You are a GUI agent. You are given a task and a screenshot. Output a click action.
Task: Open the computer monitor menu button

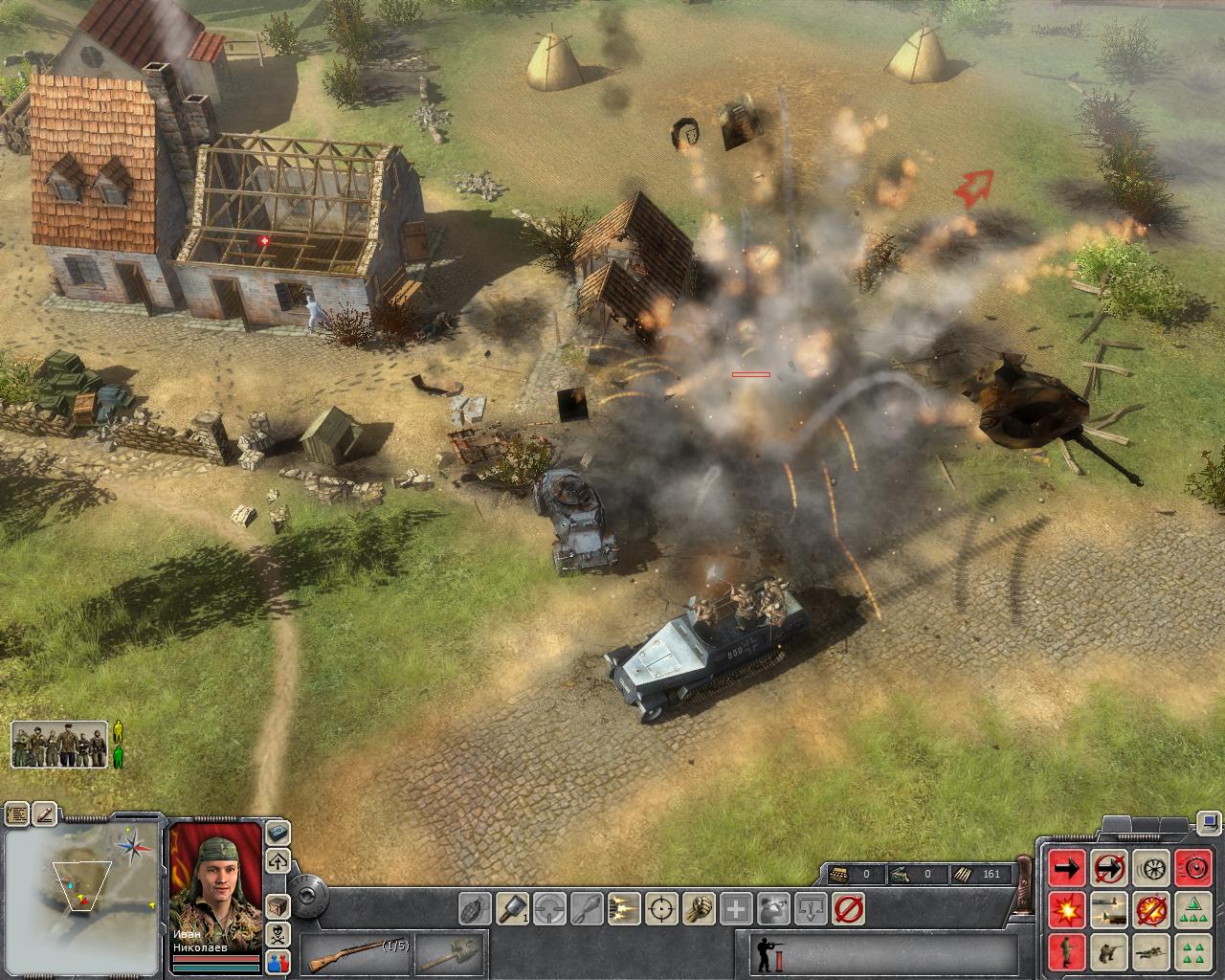[x=1210, y=821]
